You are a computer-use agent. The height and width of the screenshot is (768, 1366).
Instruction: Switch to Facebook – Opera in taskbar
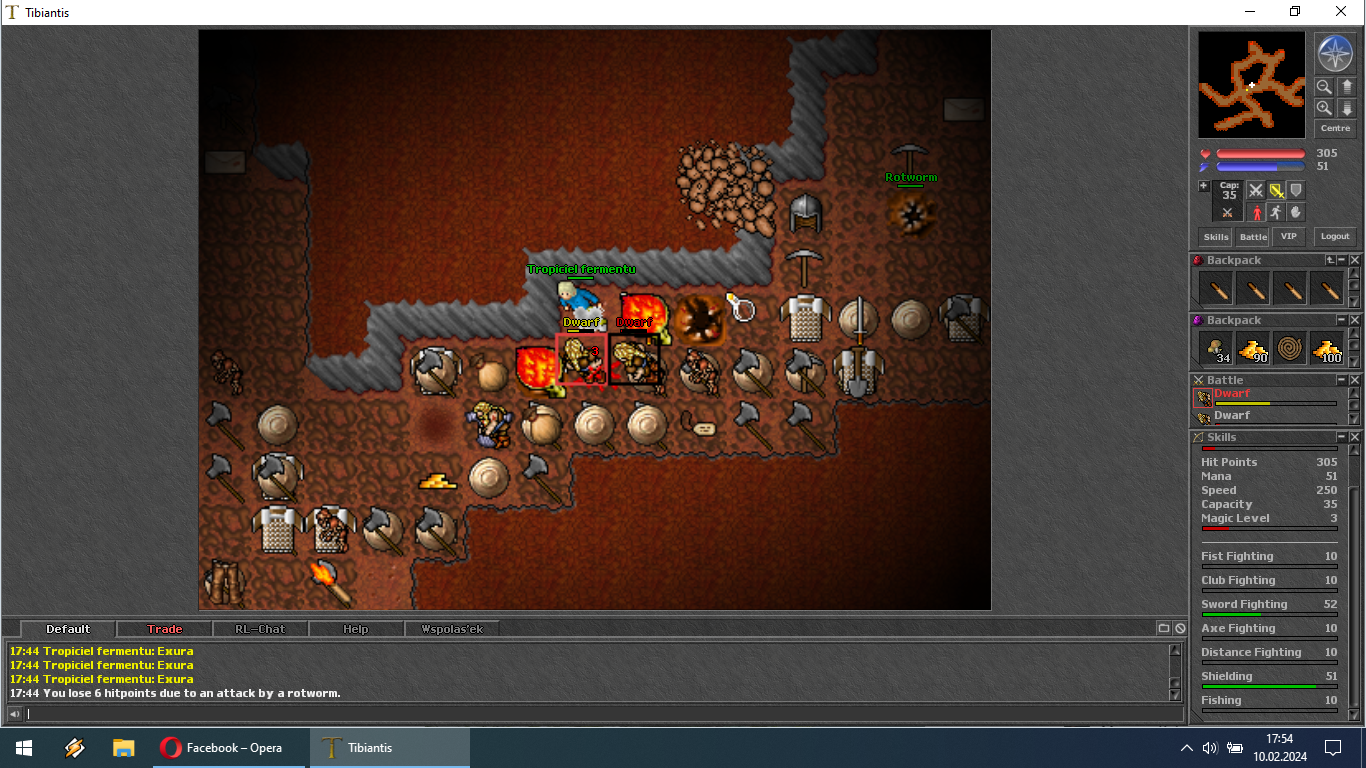click(x=228, y=748)
